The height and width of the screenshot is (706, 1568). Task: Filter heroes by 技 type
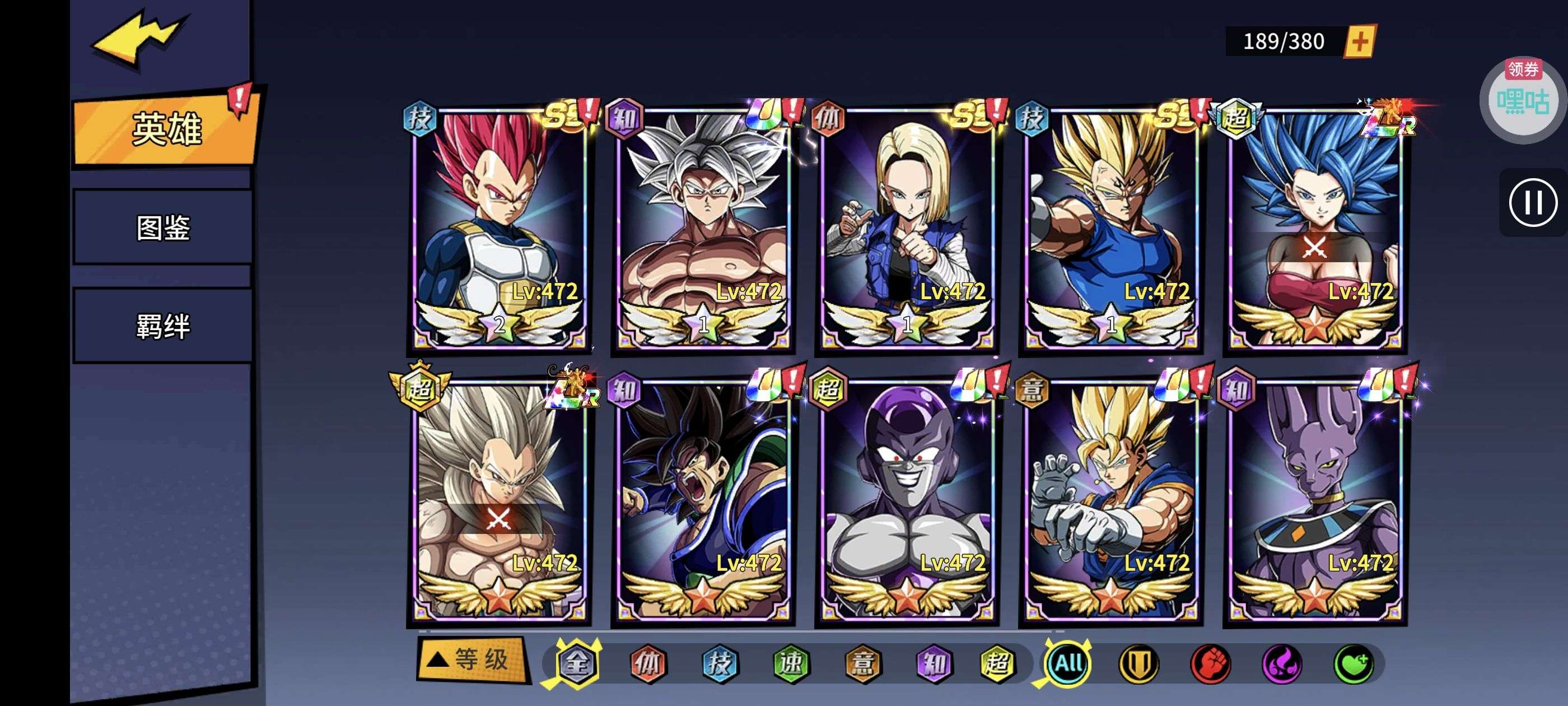tap(720, 663)
